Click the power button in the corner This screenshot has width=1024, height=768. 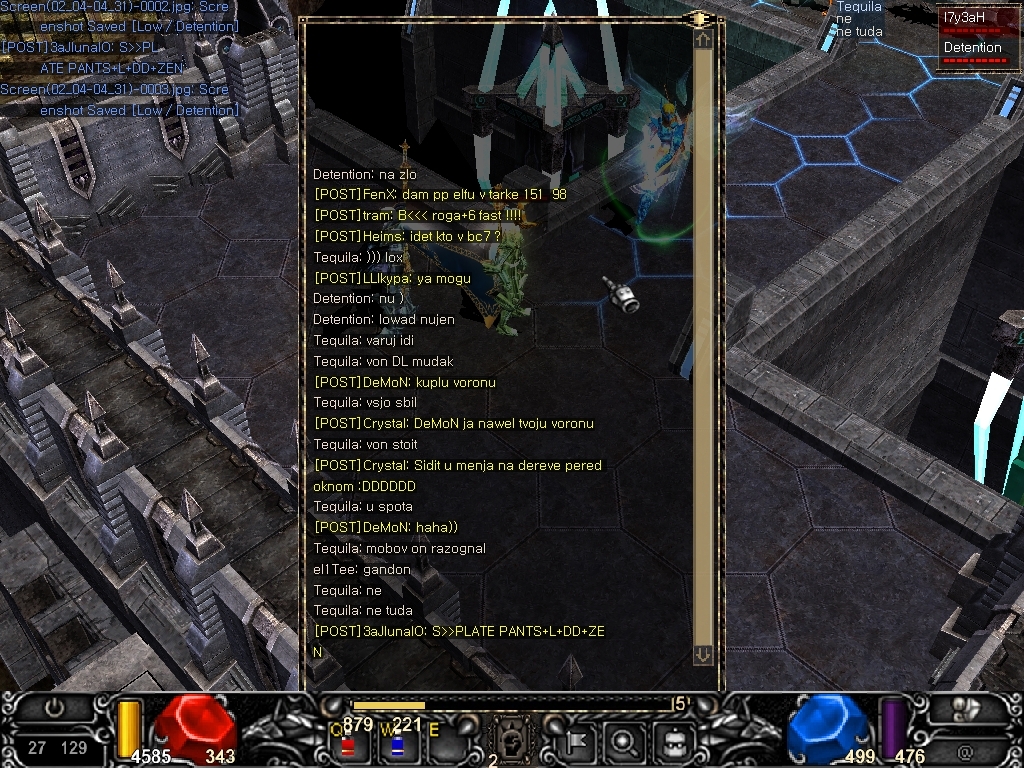point(56,707)
